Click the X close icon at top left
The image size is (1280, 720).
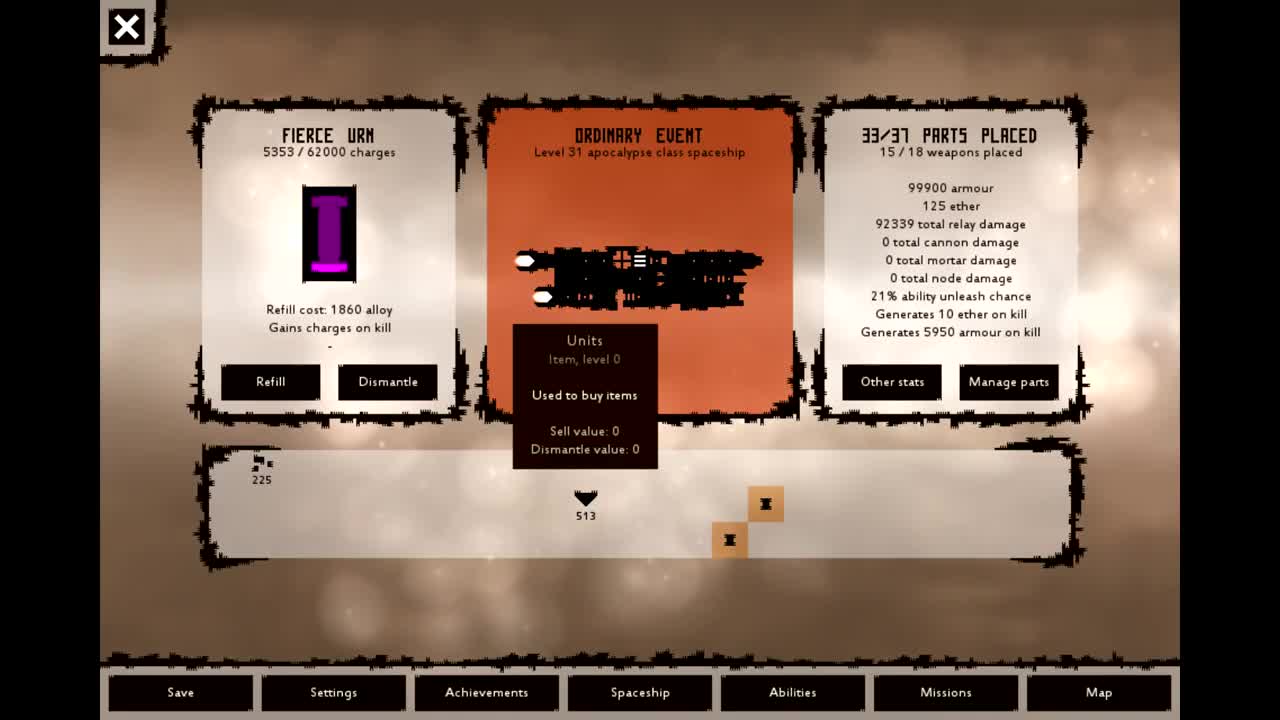point(125,27)
